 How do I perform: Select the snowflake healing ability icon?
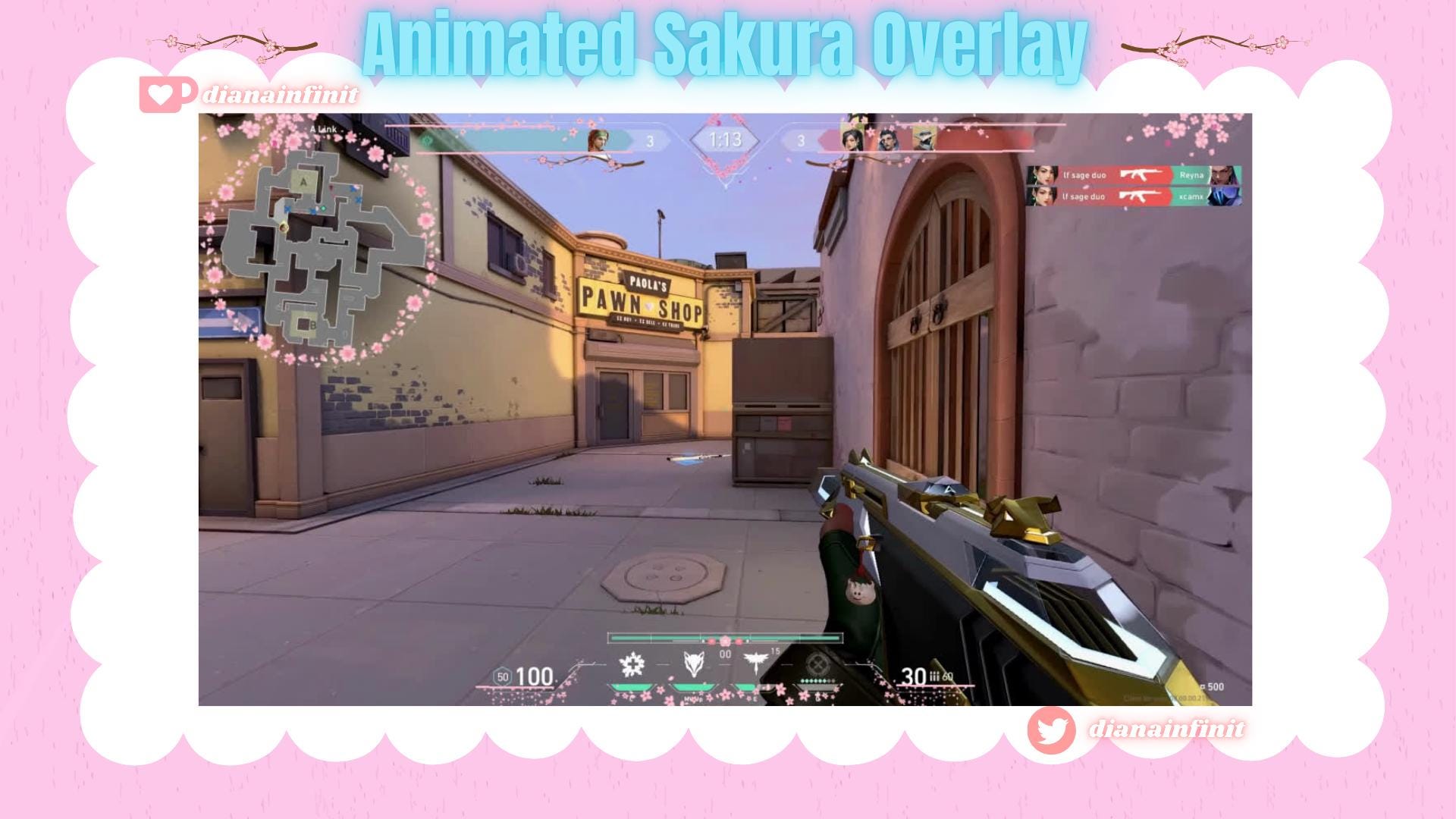pyautogui.click(x=631, y=664)
